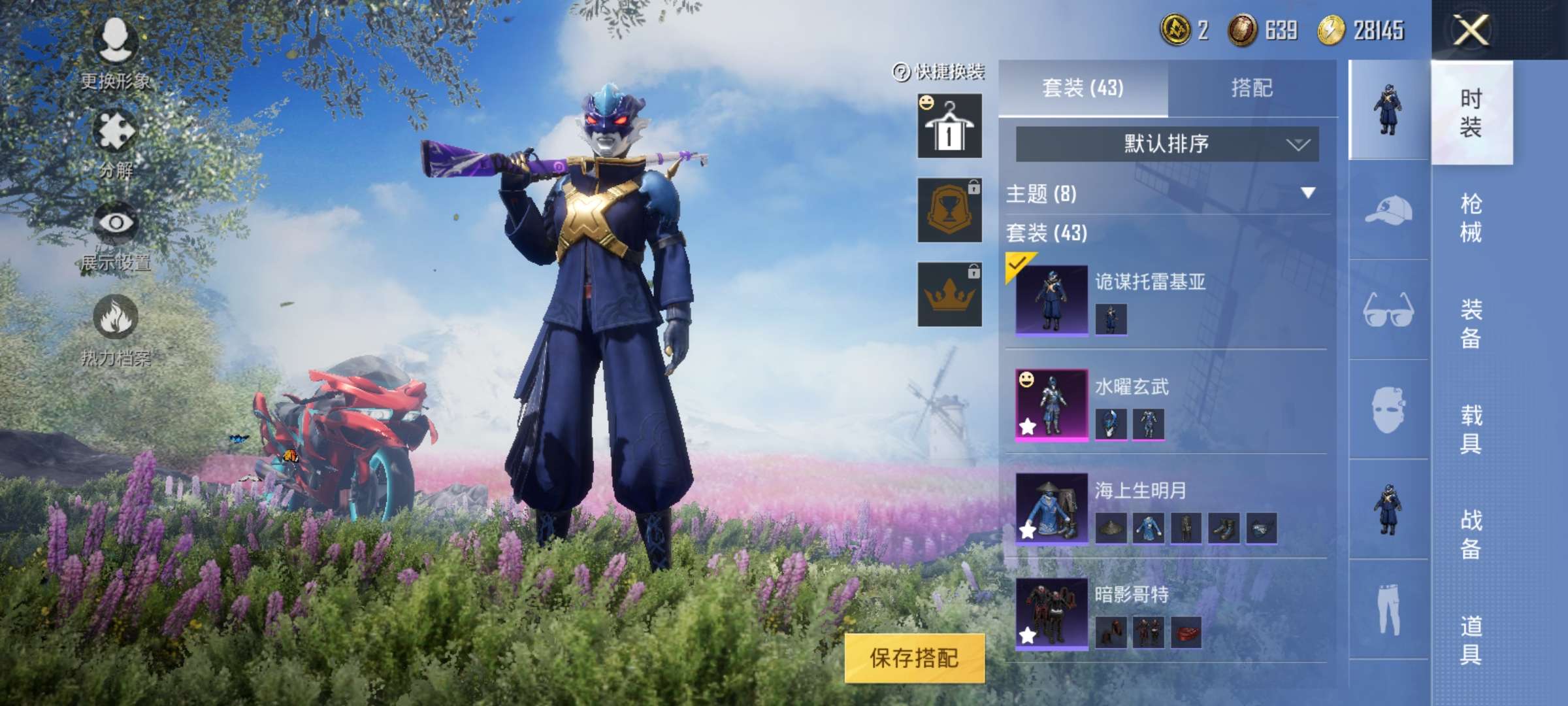Open the quick outfit-change hanger icon
The width and height of the screenshot is (1568, 706).
click(949, 126)
